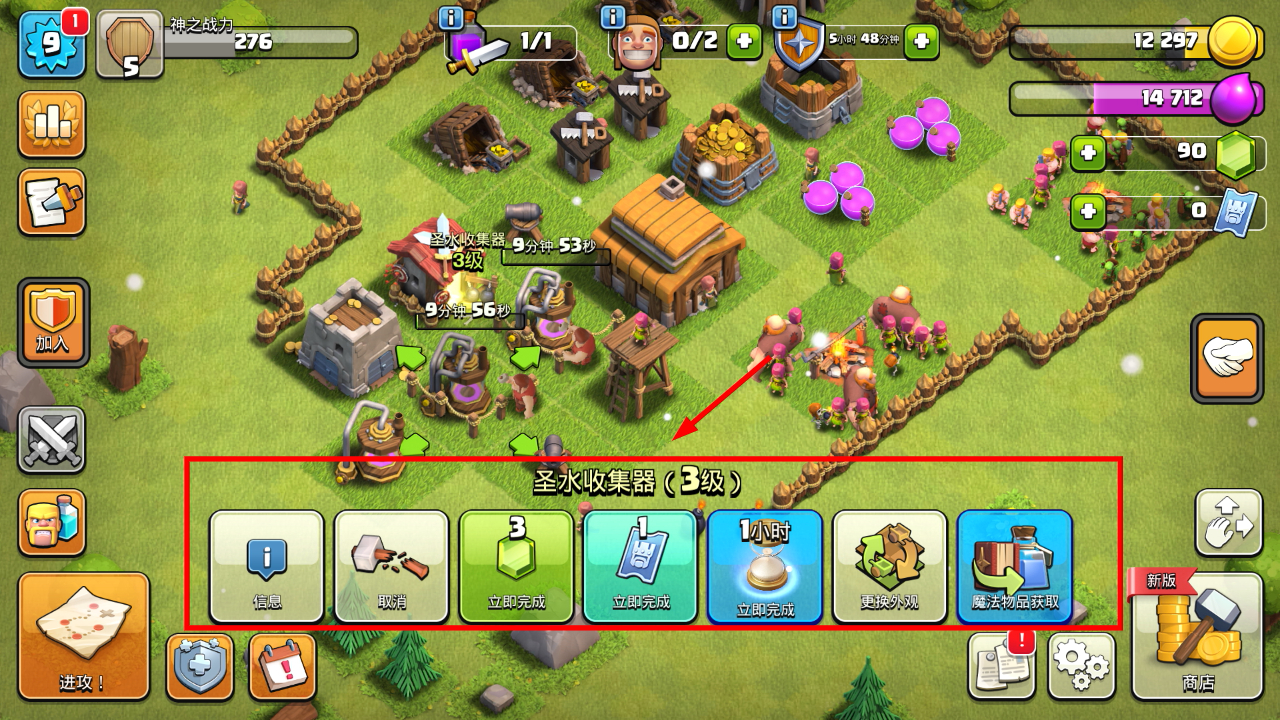This screenshot has width=1280, height=720.
Task: Click the blue level 9 badge
Action: coord(51,45)
